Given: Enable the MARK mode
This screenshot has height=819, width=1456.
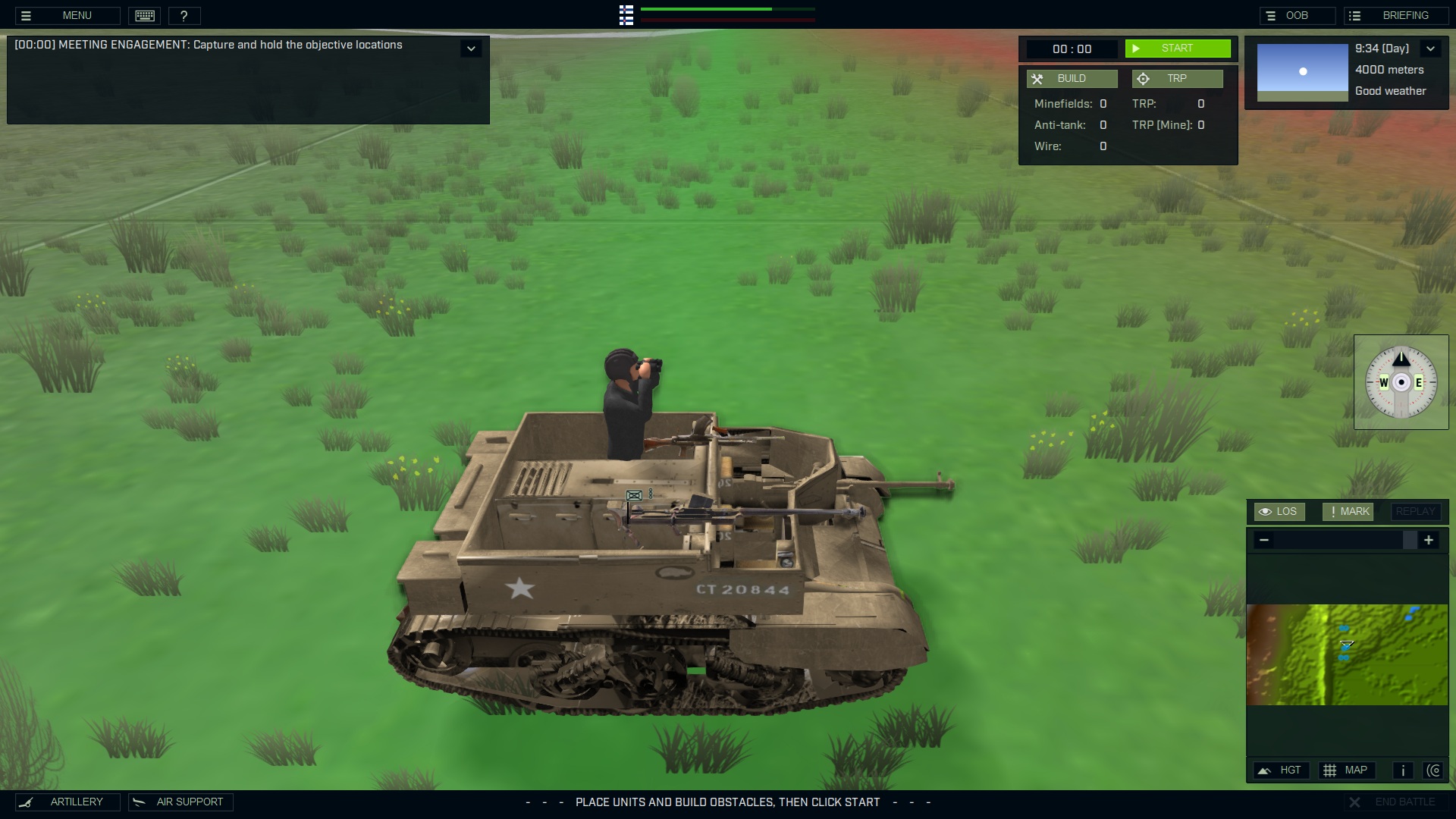Looking at the screenshot, I should pos(1347,511).
